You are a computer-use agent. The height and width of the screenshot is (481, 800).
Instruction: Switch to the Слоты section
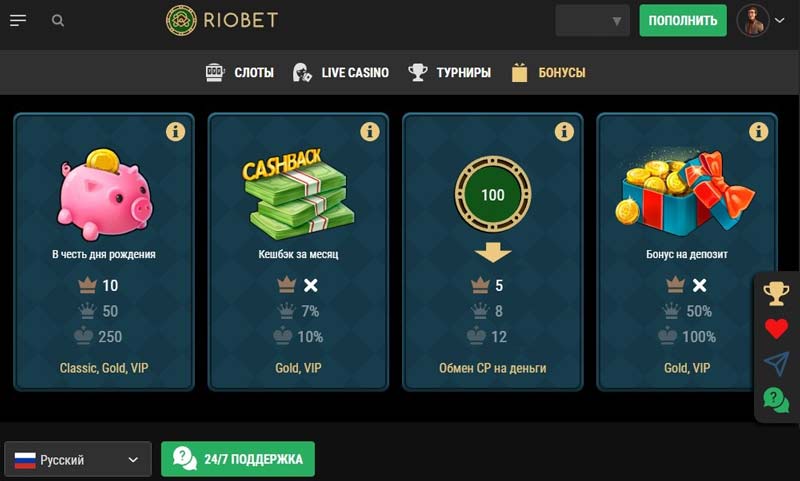click(240, 72)
